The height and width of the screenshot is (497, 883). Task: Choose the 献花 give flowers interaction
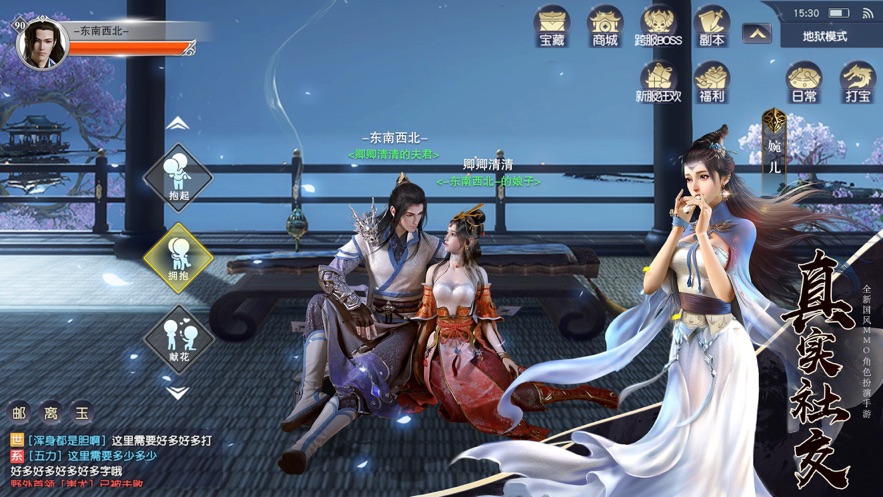(178, 338)
